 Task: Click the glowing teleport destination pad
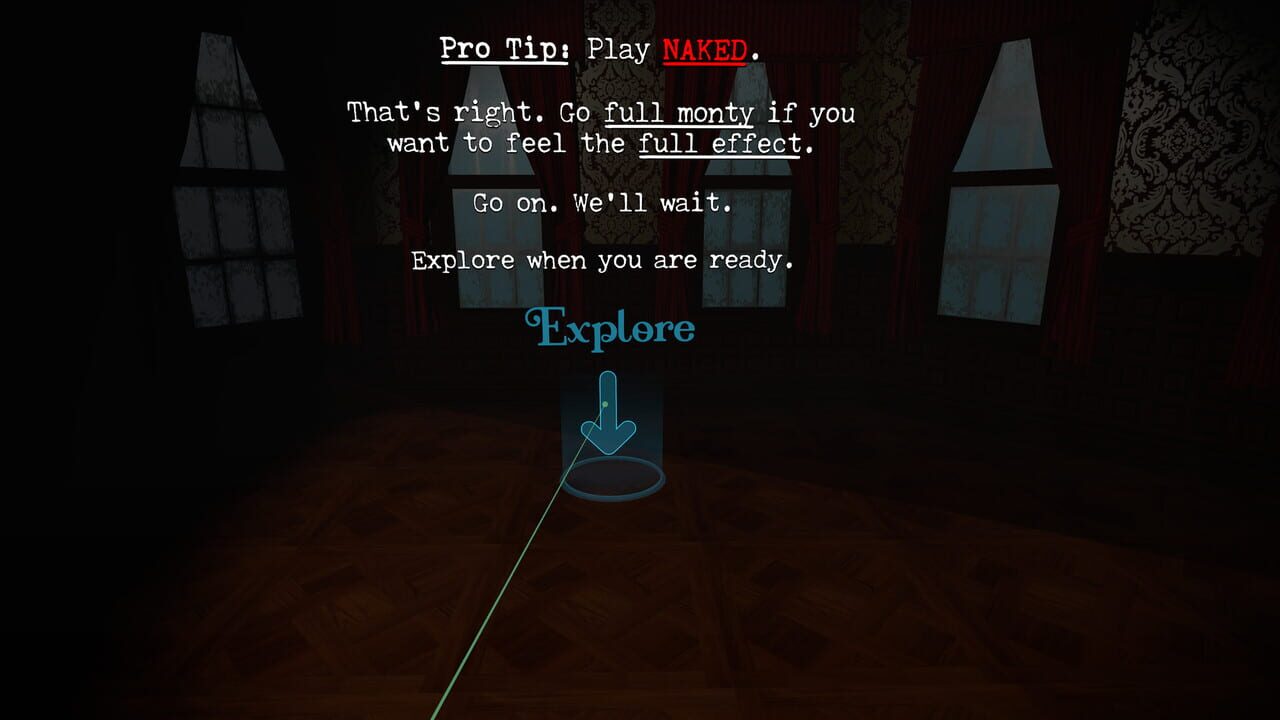pyautogui.click(x=615, y=478)
